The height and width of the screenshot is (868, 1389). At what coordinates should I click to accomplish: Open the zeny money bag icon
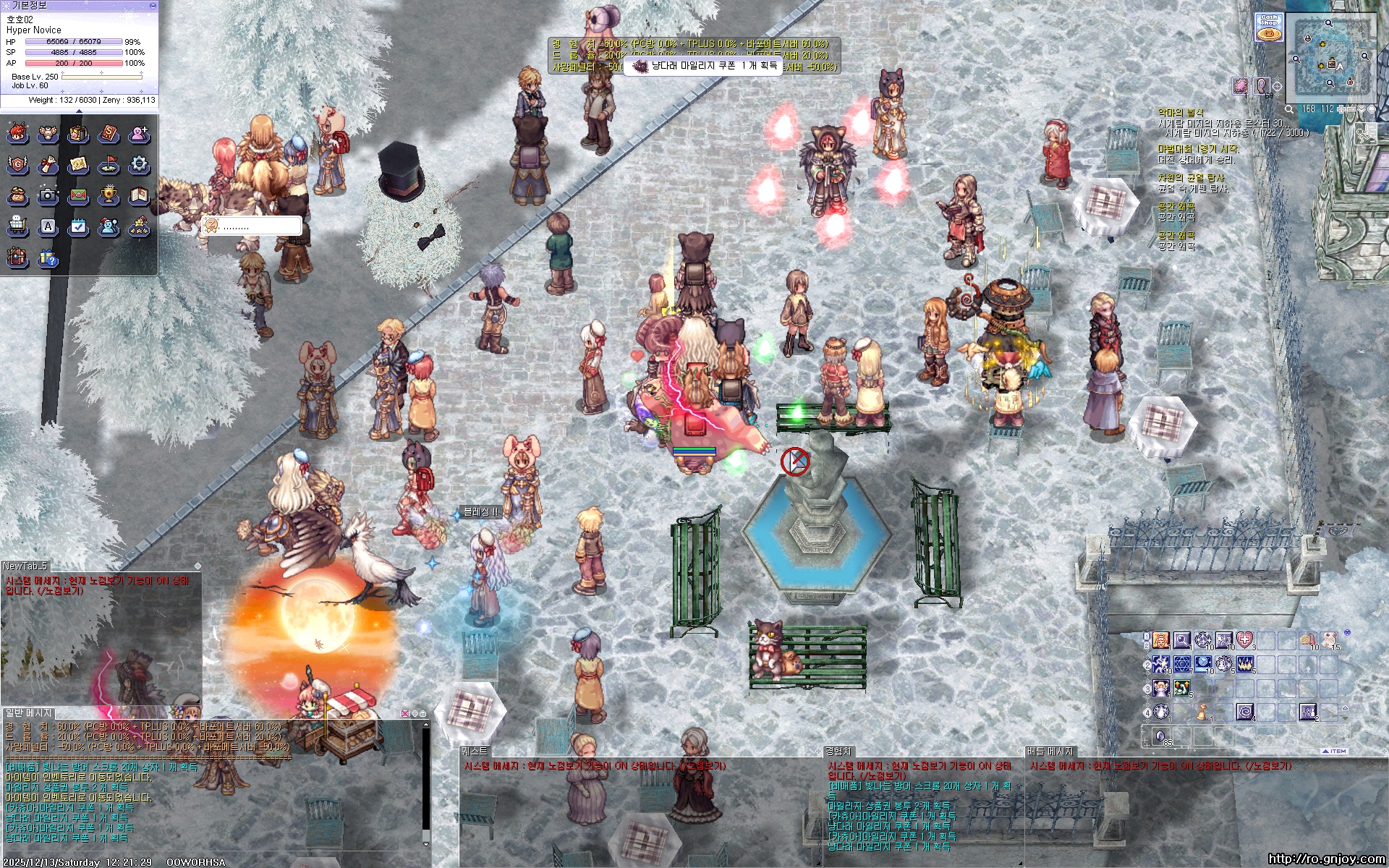(x=17, y=195)
